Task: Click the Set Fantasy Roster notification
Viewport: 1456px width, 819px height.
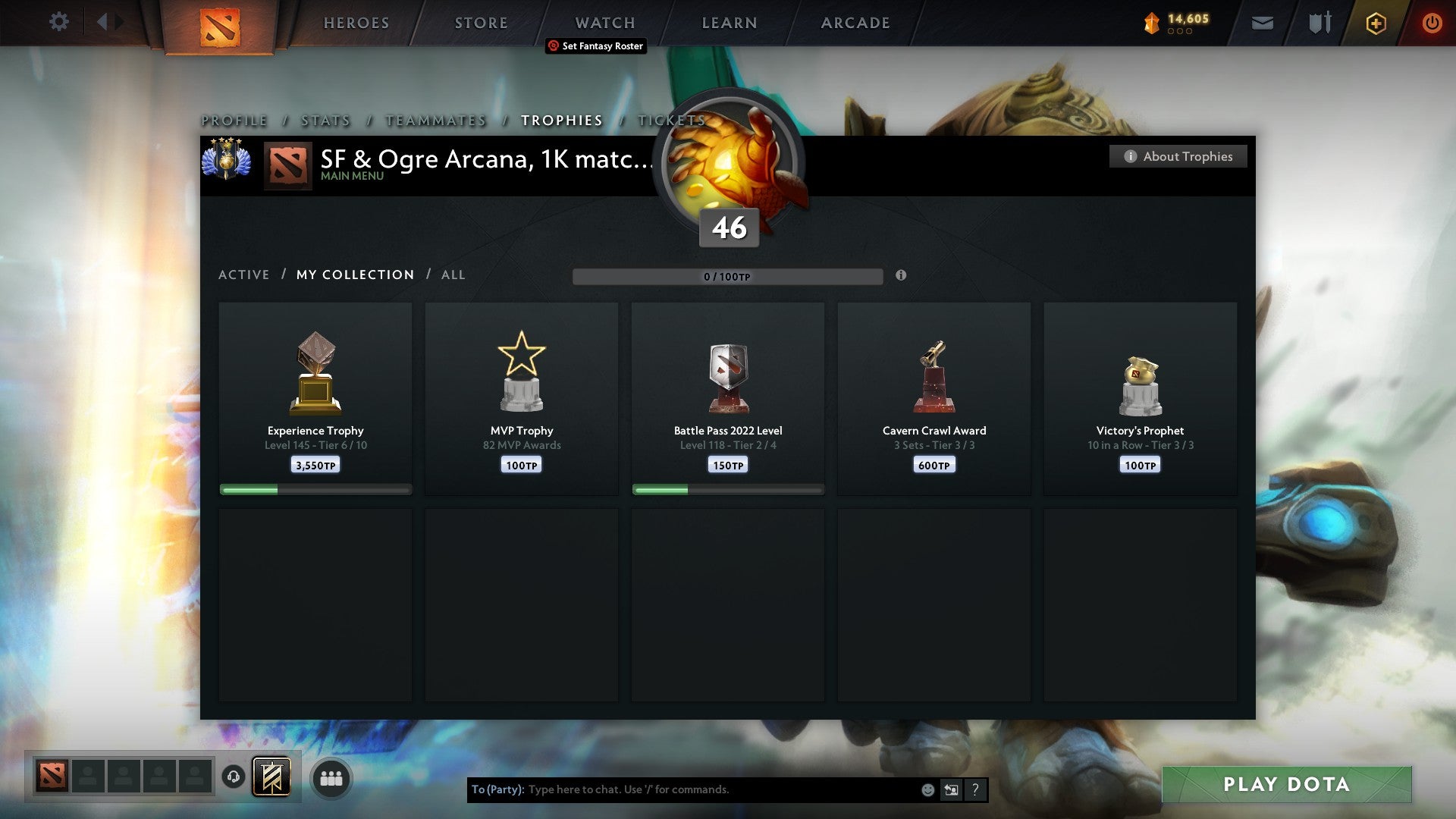Action: click(x=596, y=46)
